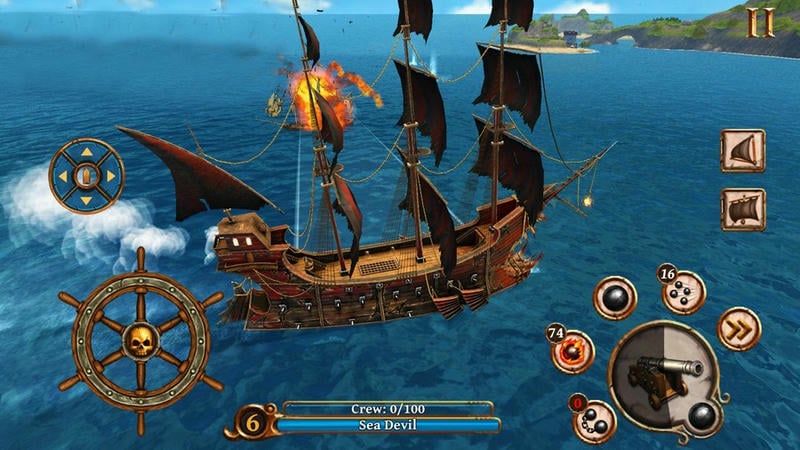Choose the single cannonball ammo
This screenshot has width=800, height=450.
click(x=615, y=298)
